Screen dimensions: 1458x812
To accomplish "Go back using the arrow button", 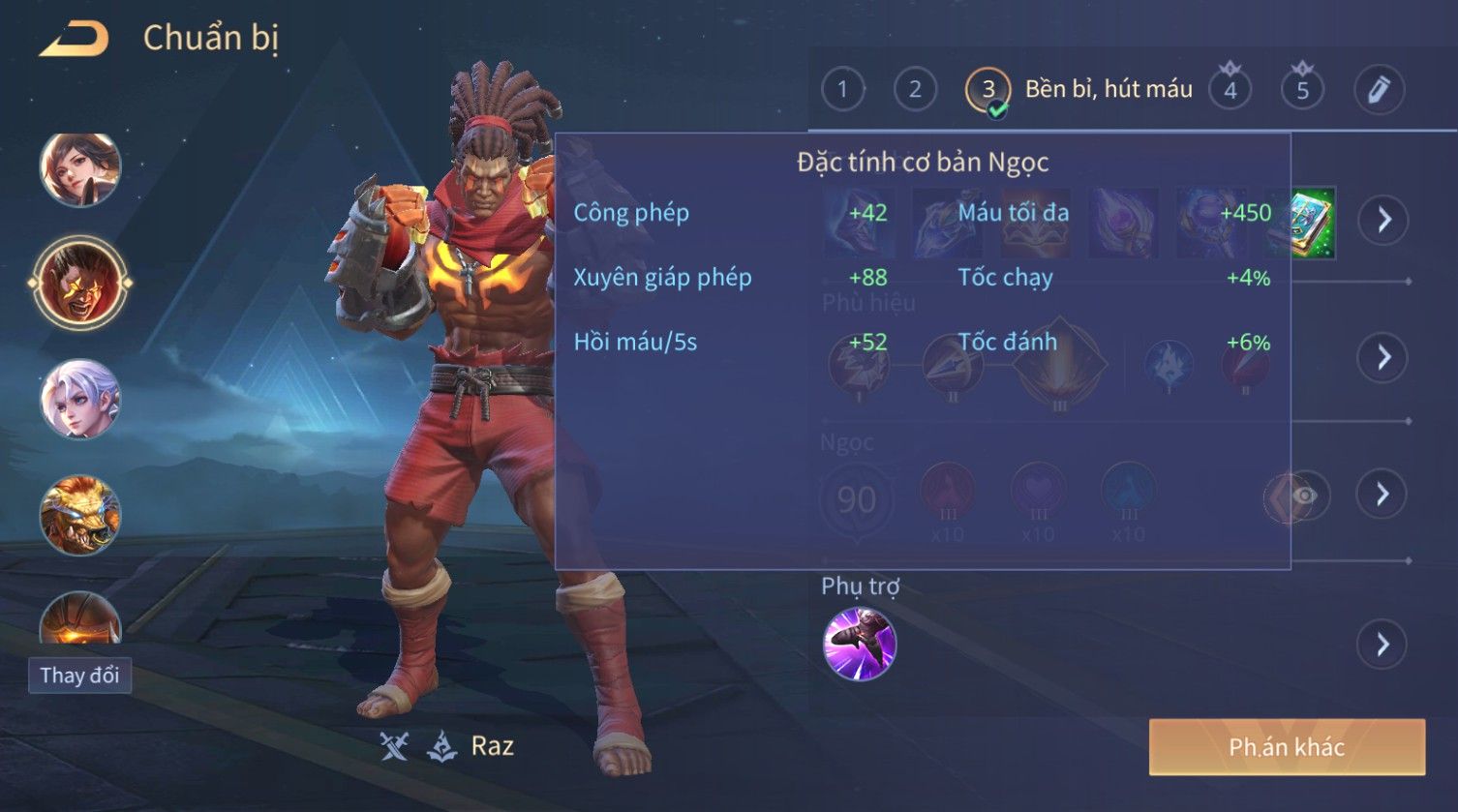I will (x=74, y=40).
